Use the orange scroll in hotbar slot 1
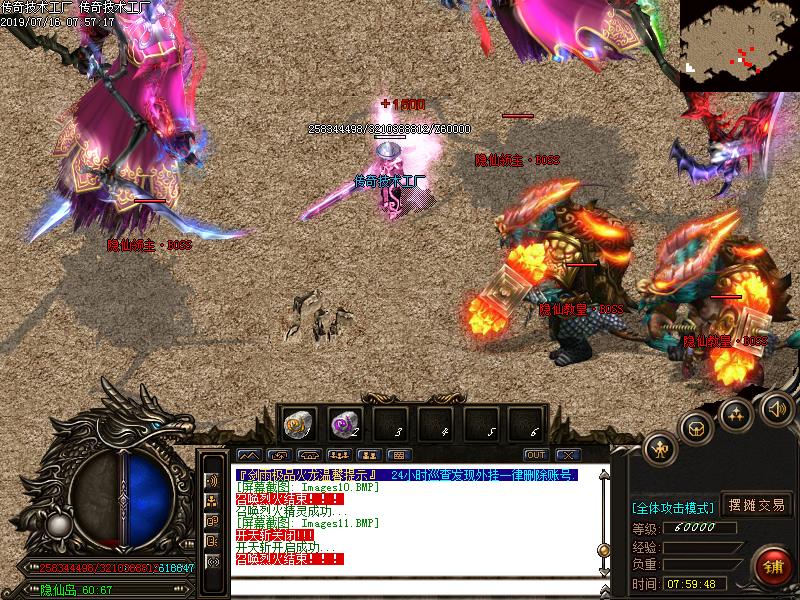 pyautogui.click(x=298, y=423)
